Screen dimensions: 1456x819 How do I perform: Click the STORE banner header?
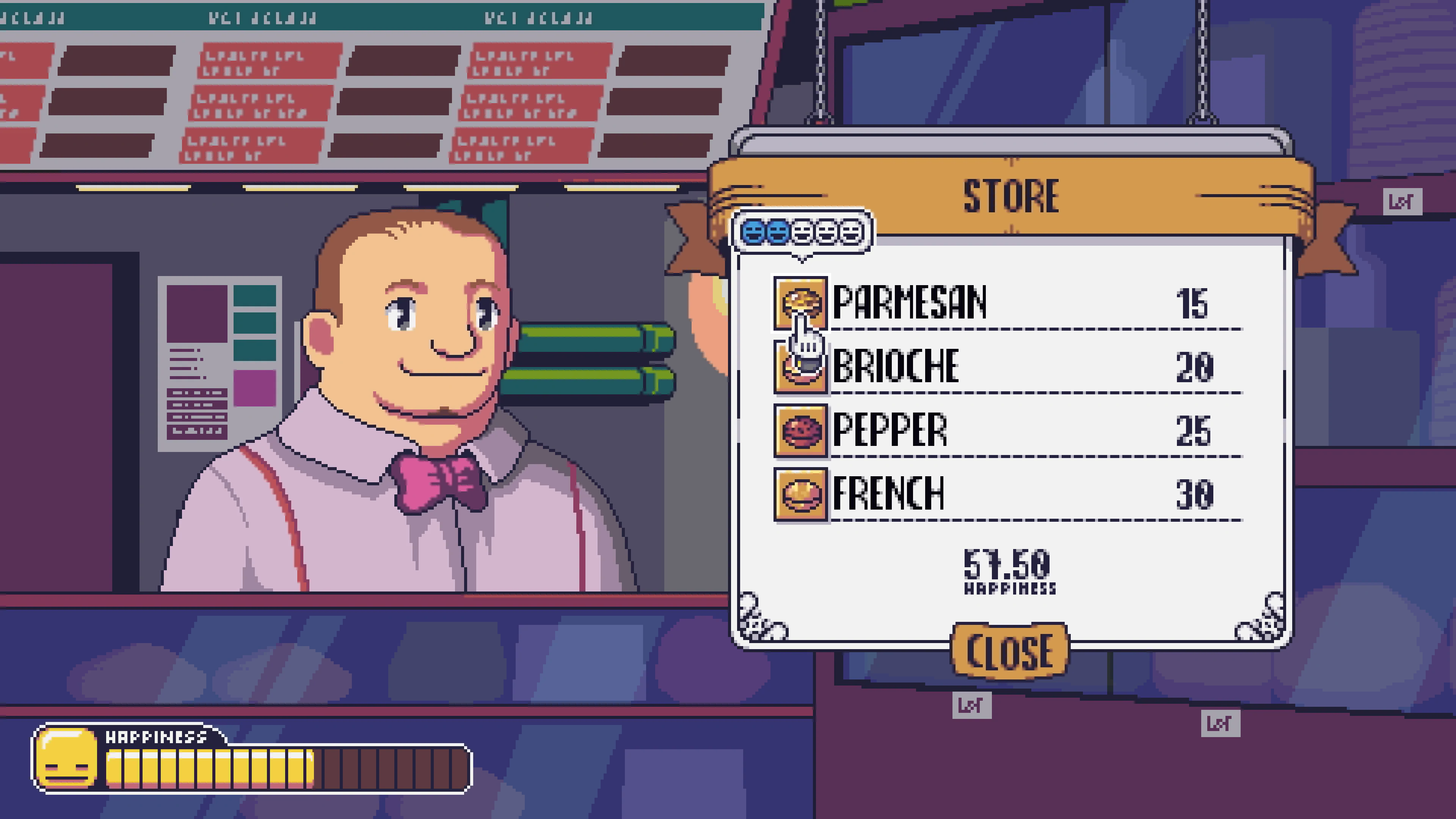coord(1009,196)
